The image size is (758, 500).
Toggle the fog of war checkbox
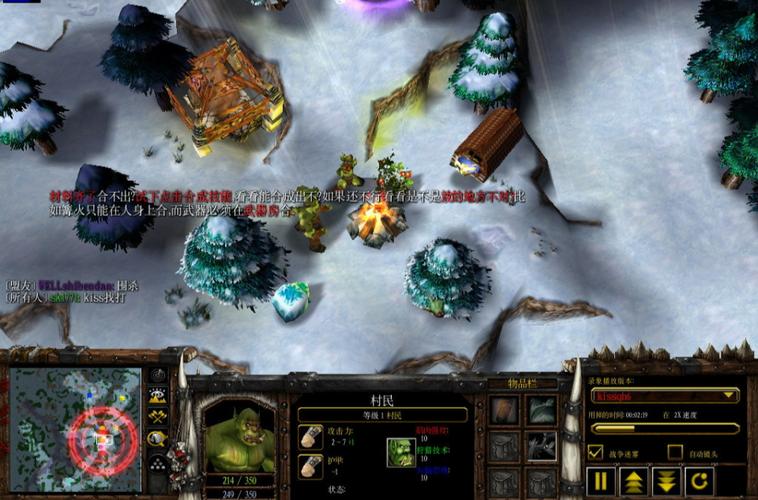click(x=596, y=452)
